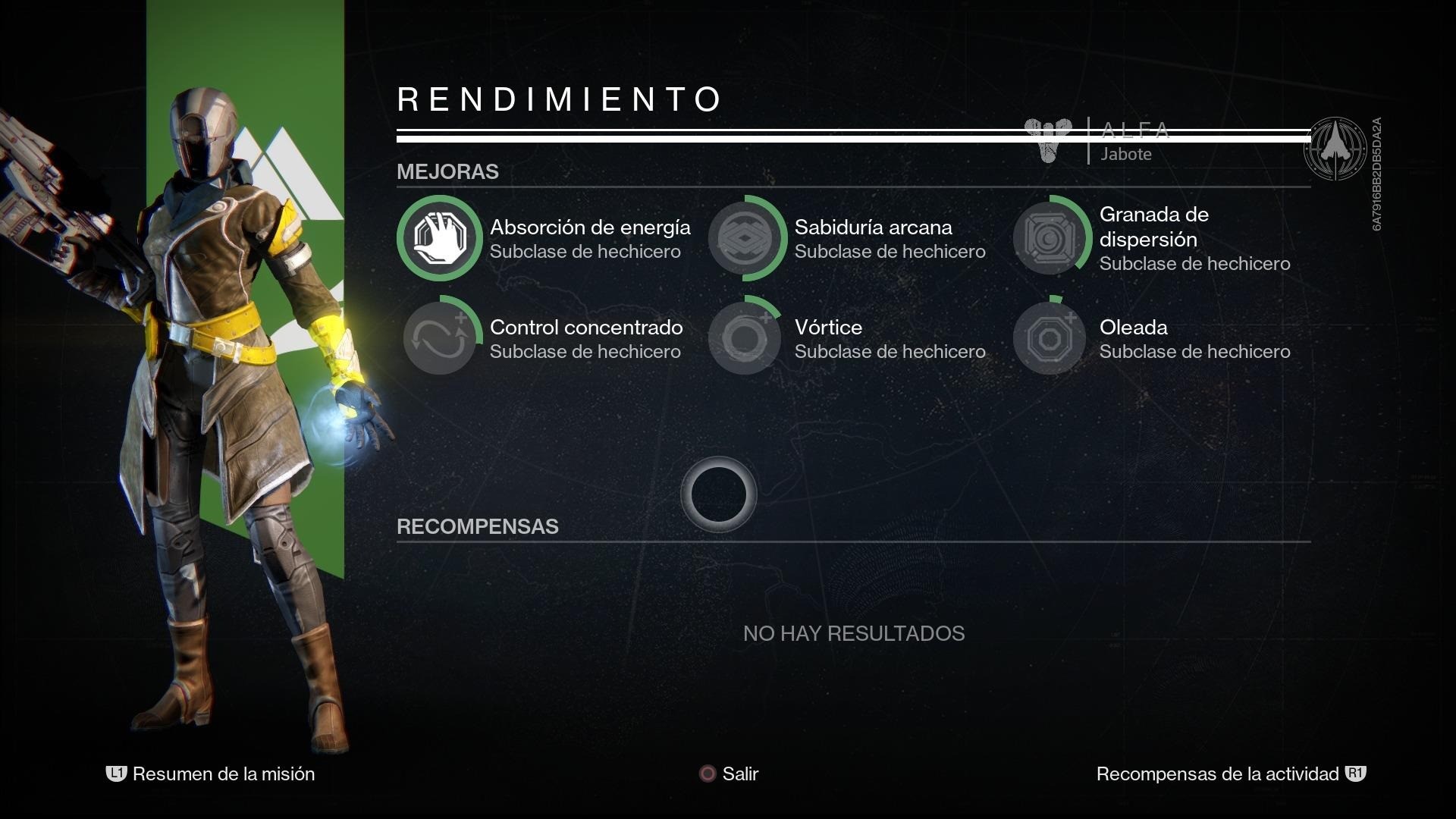The height and width of the screenshot is (819, 1456).
Task: Select the Control concentrado upgrade icon
Action: (x=440, y=337)
